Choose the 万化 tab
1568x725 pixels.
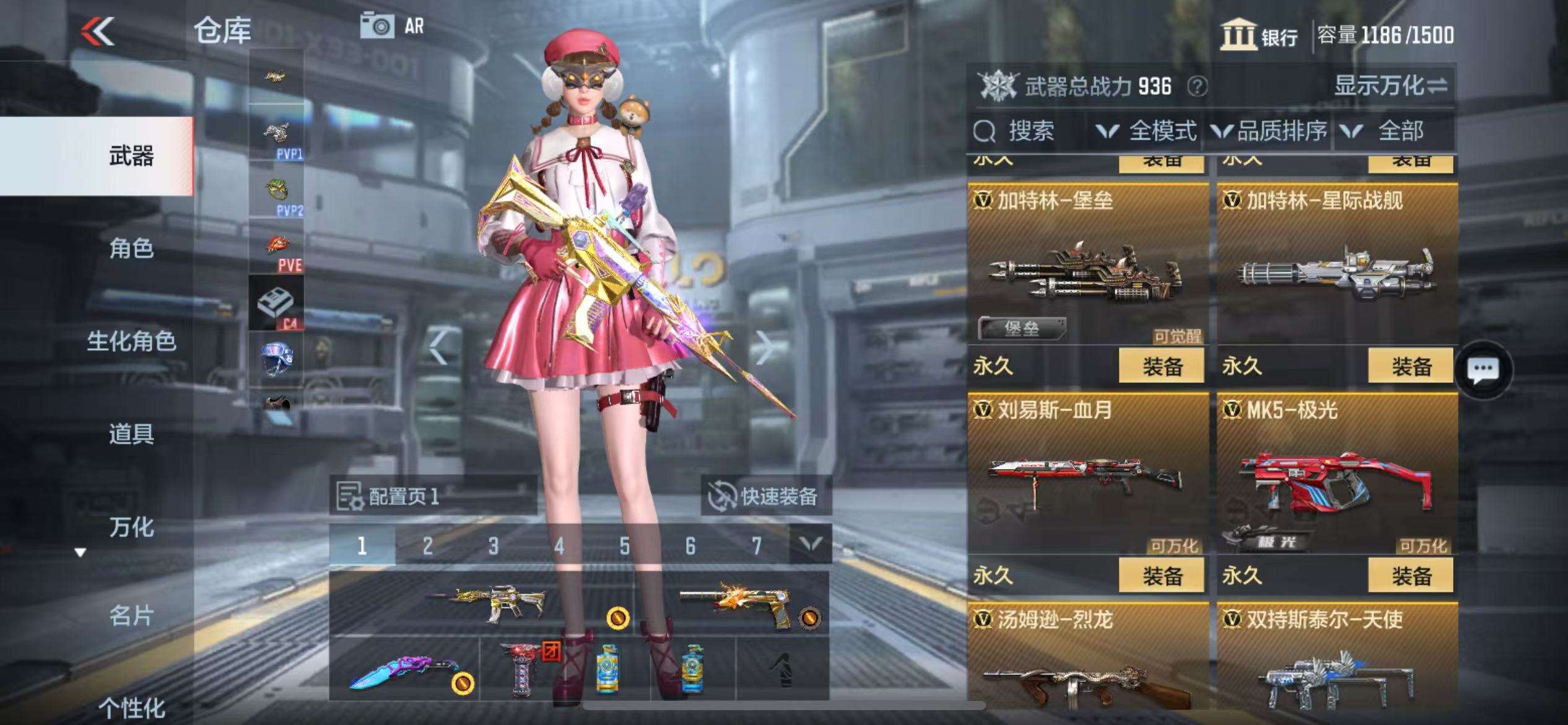131,527
